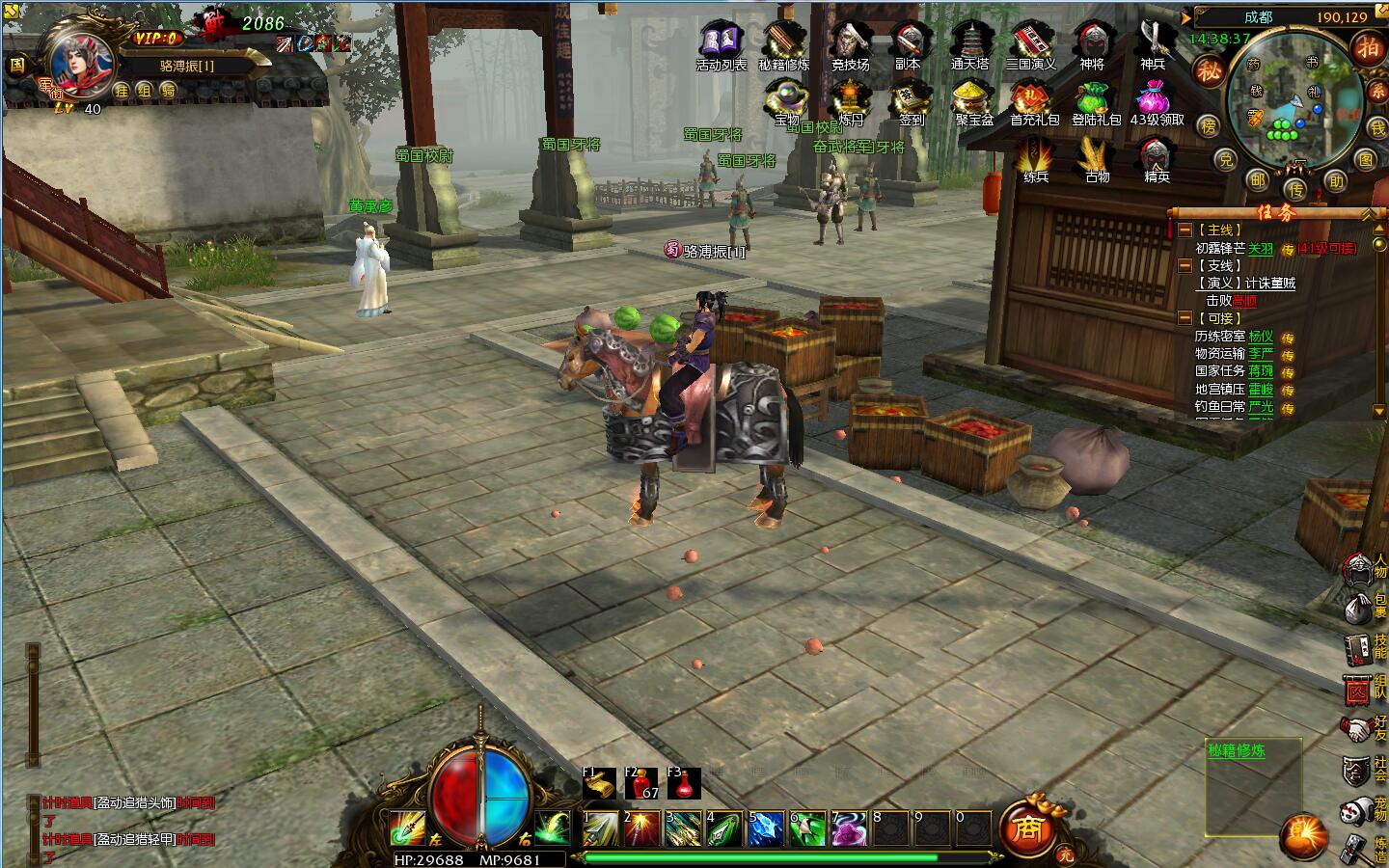
Task: Click the 关羽 link in main quest
Action: tap(1260, 249)
